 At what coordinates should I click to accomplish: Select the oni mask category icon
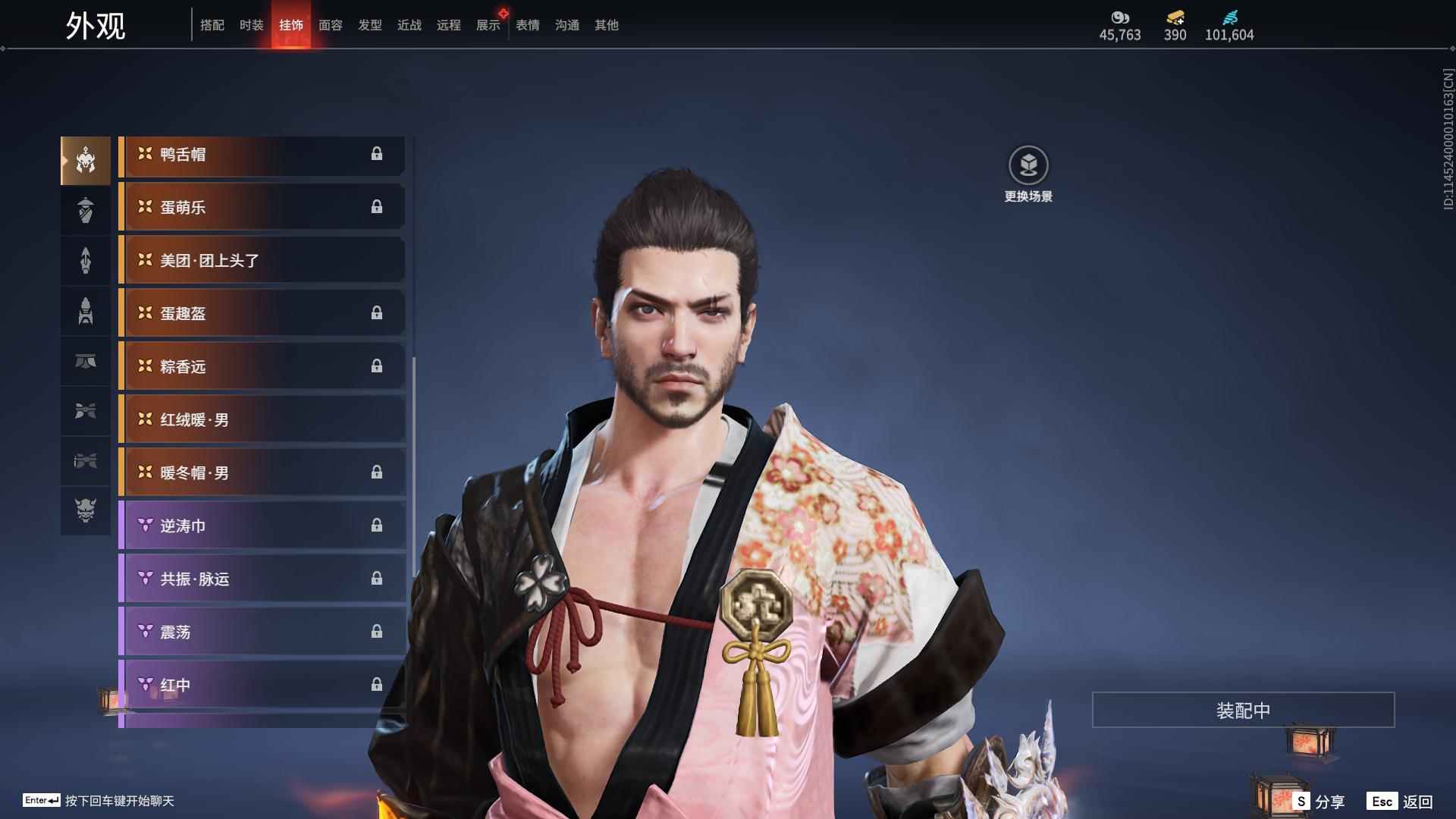86,510
